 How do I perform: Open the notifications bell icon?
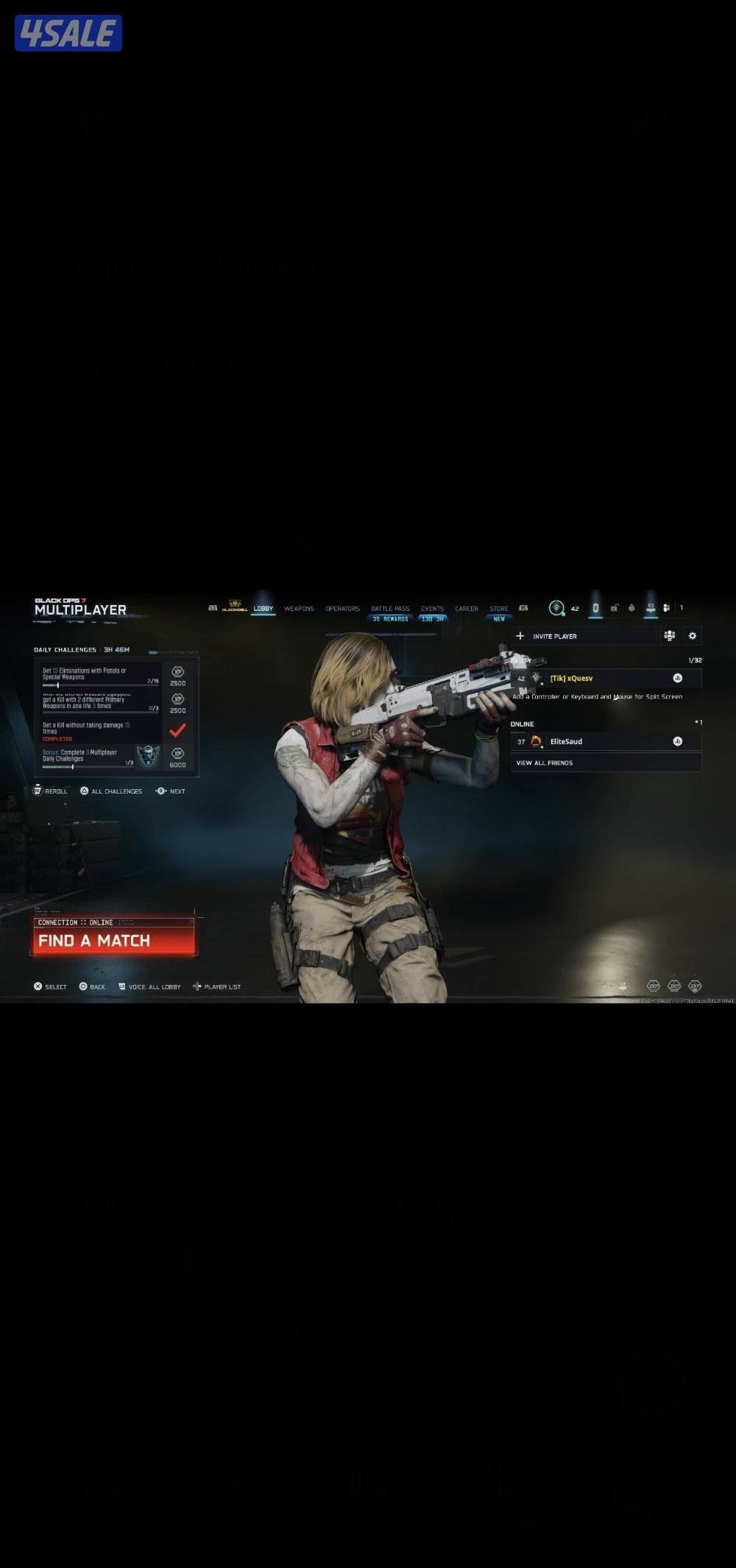[x=631, y=608]
